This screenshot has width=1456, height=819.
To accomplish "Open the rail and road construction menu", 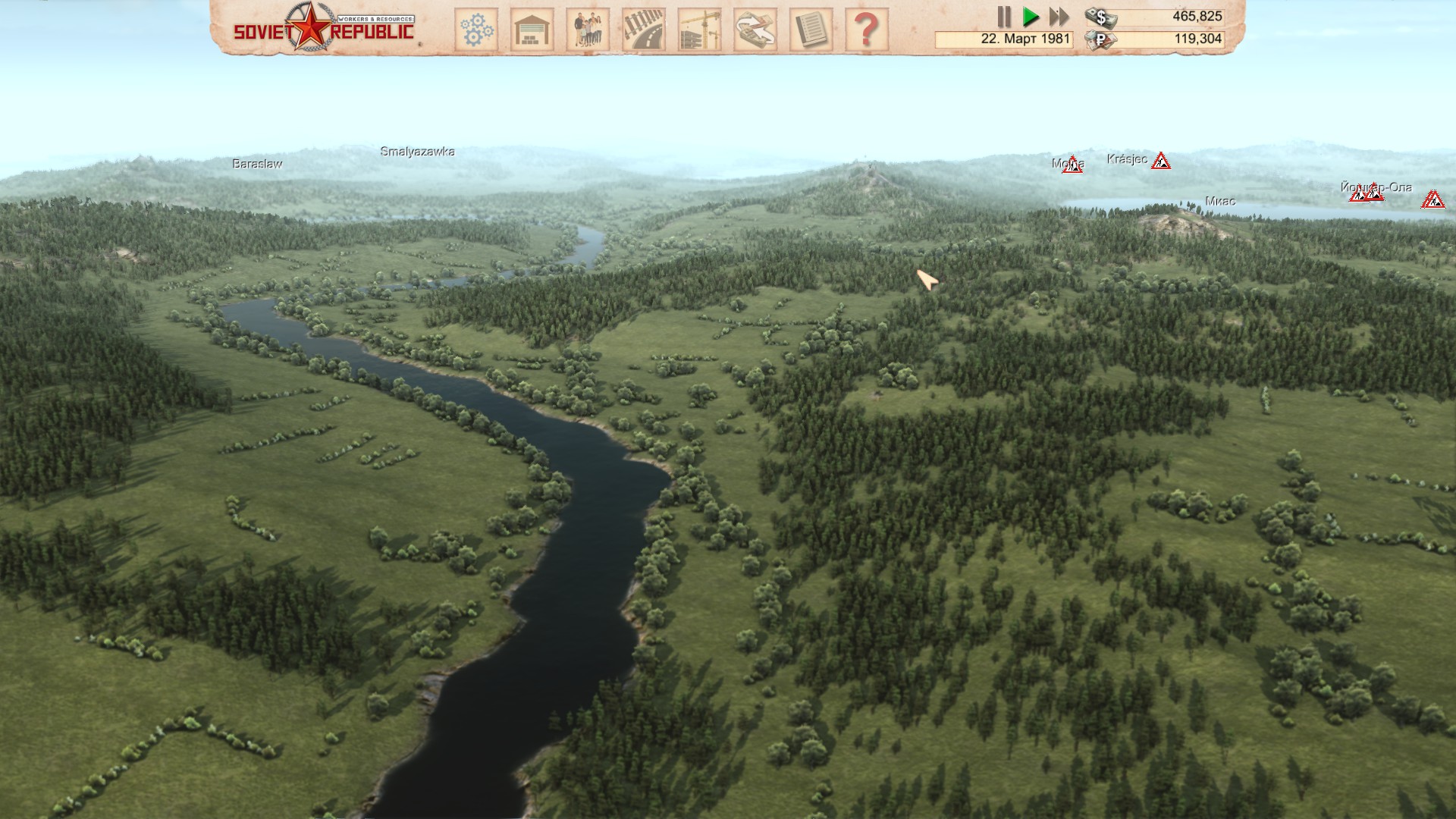I will pos(644,30).
